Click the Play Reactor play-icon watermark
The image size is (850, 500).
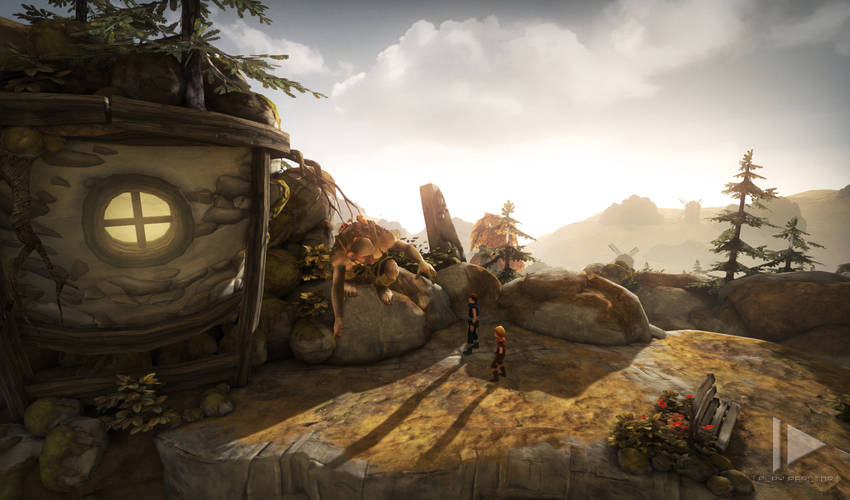point(797,445)
